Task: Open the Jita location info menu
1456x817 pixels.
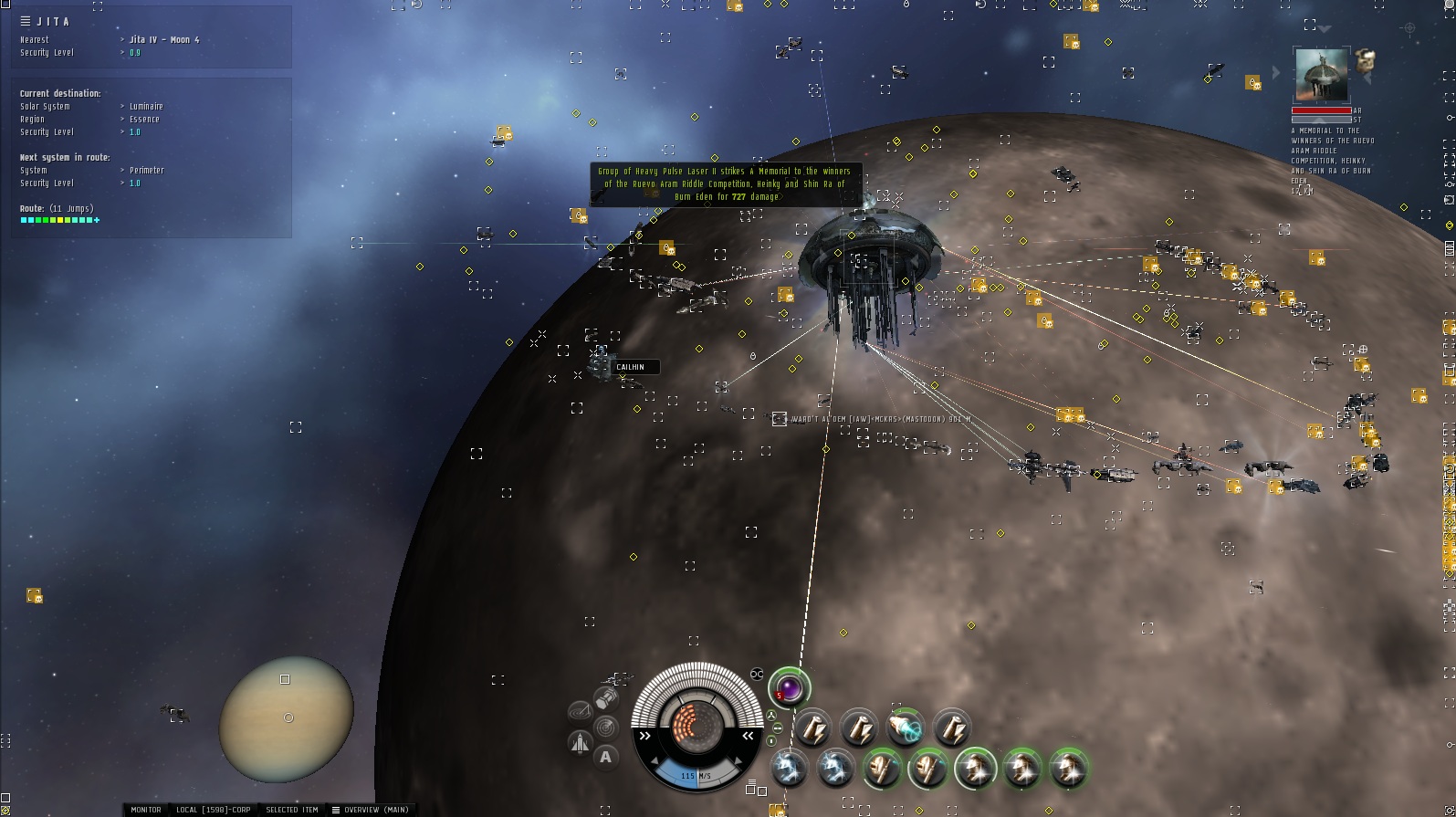Action: (x=26, y=21)
